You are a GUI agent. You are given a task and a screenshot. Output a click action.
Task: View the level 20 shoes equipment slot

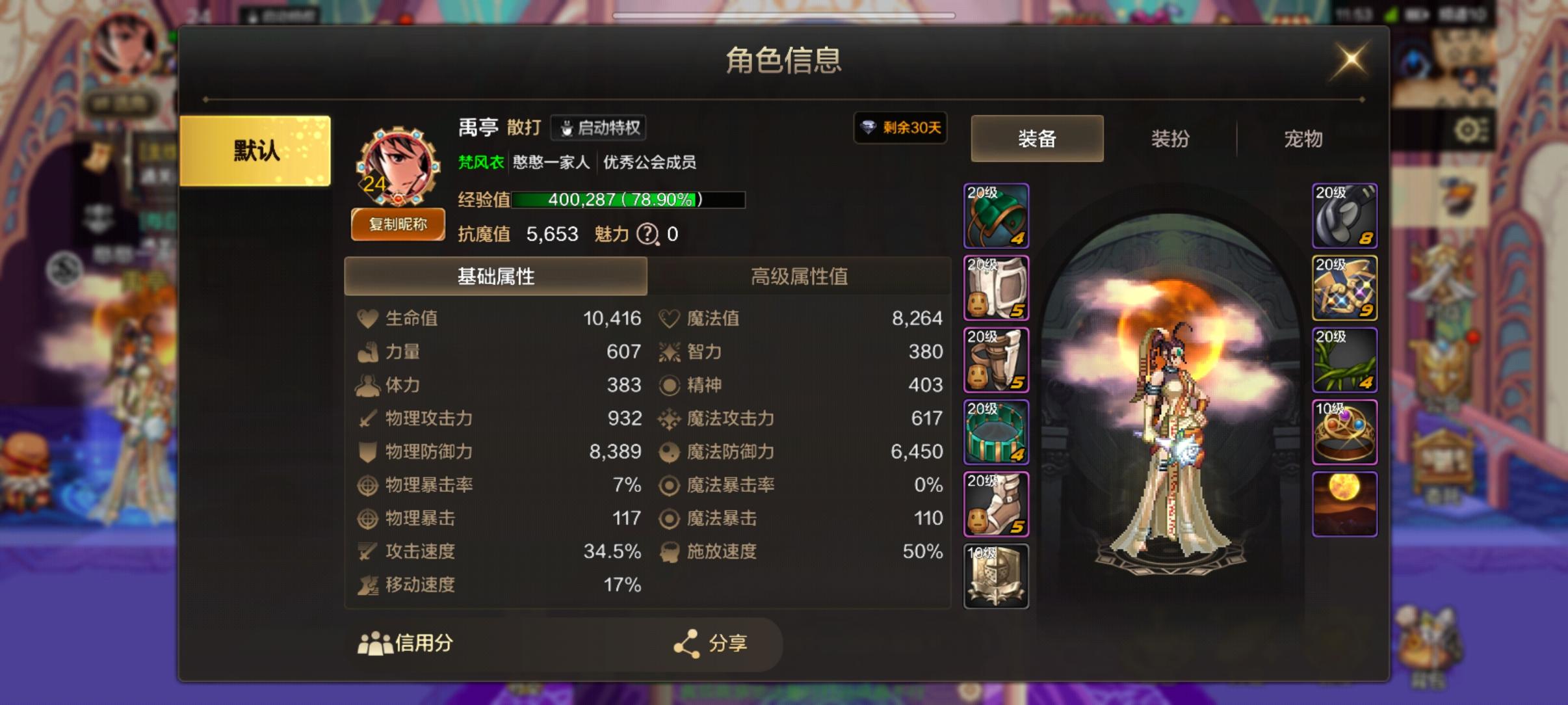tap(997, 502)
